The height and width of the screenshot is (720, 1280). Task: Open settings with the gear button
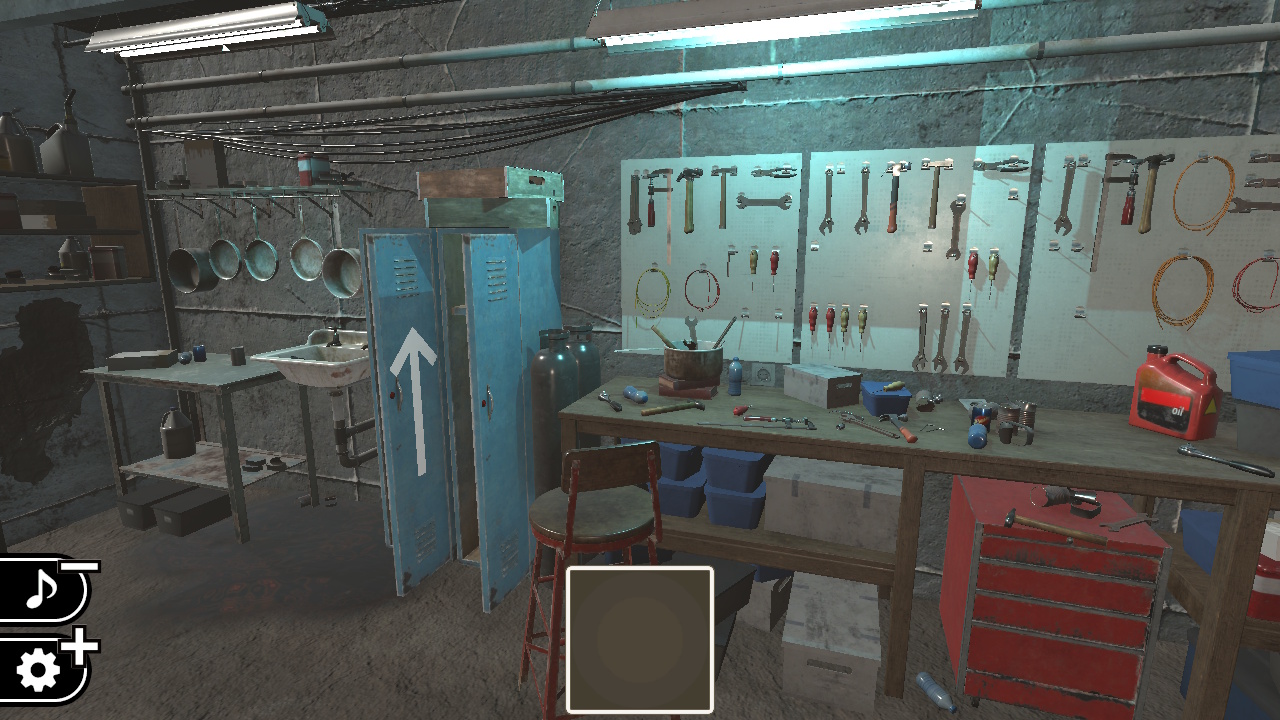(x=40, y=670)
